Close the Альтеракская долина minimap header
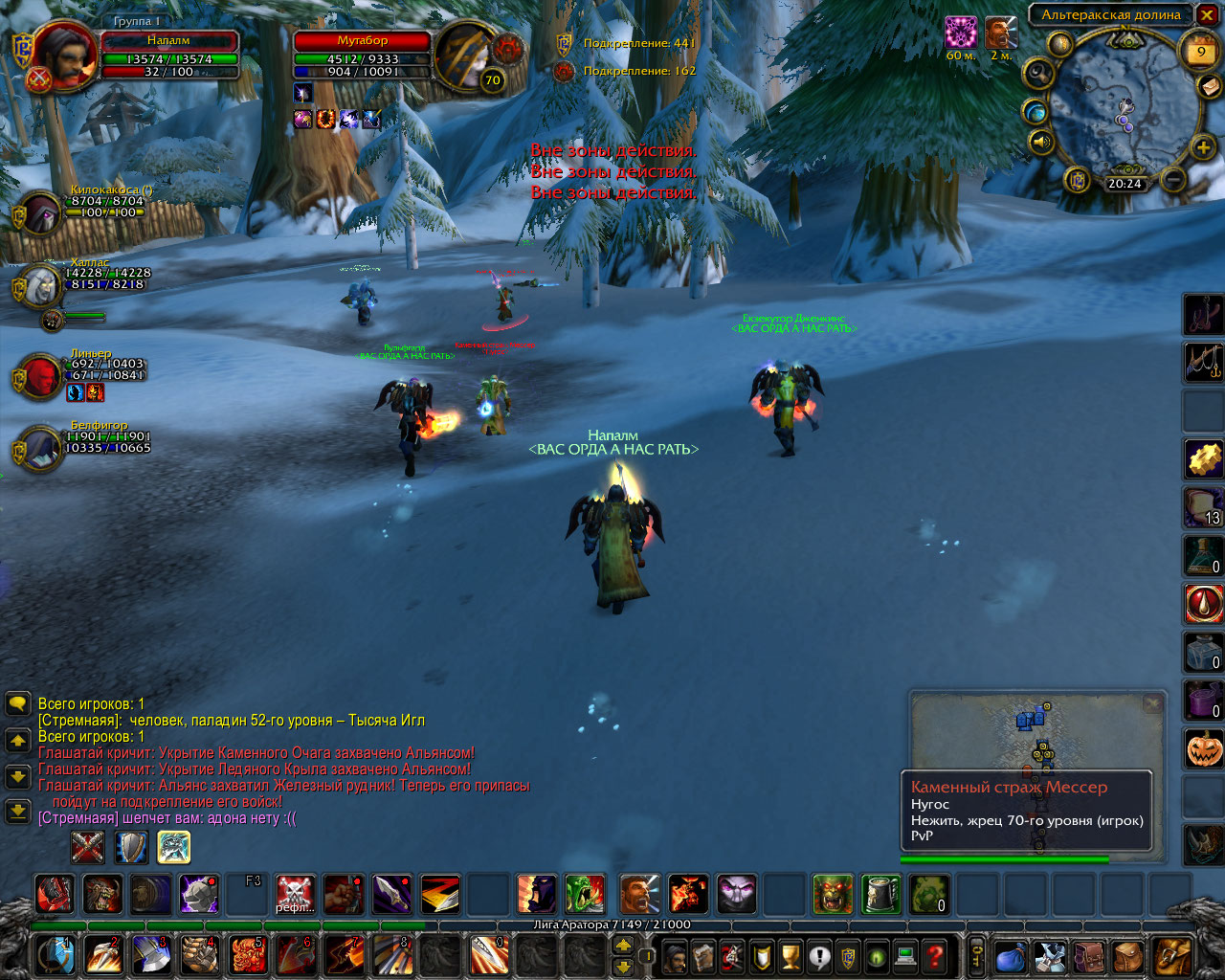Image resolution: width=1225 pixels, height=980 pixels. point(1205,14)
